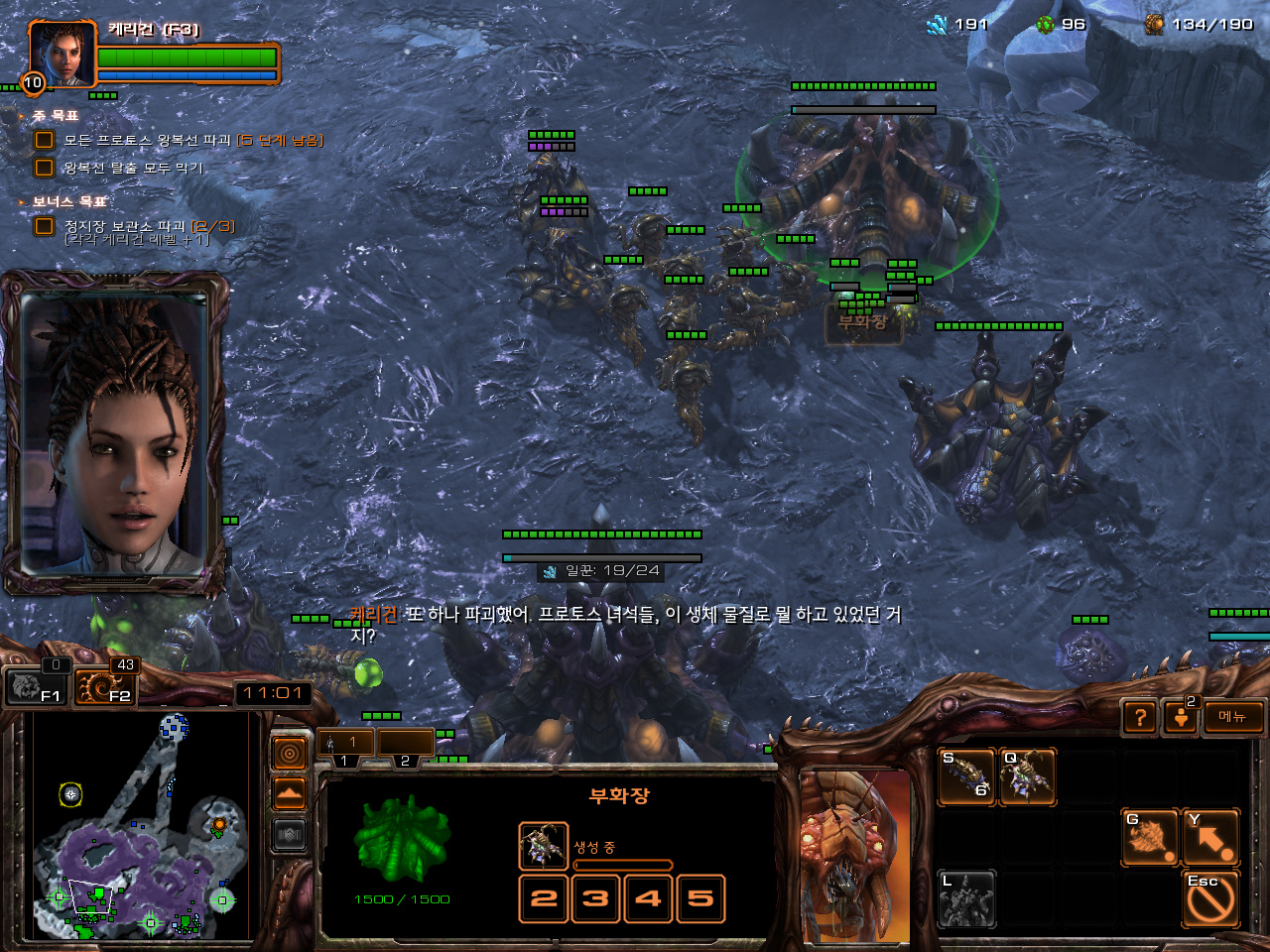This screenshot has height=952, width=1270.
Task: Click the F1 idle unit button
Action: tap(37, 686)
